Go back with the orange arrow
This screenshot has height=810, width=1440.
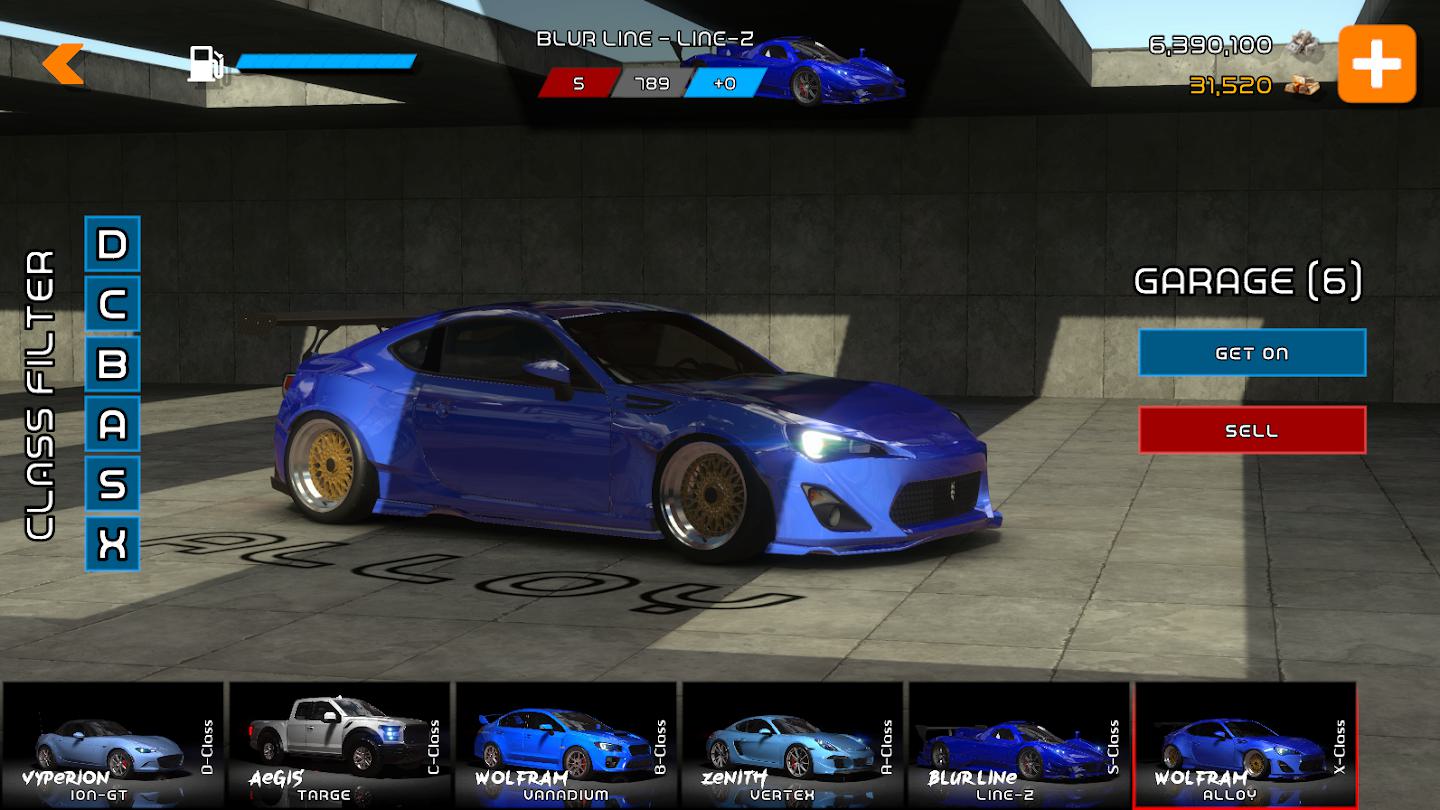[63, 64]
